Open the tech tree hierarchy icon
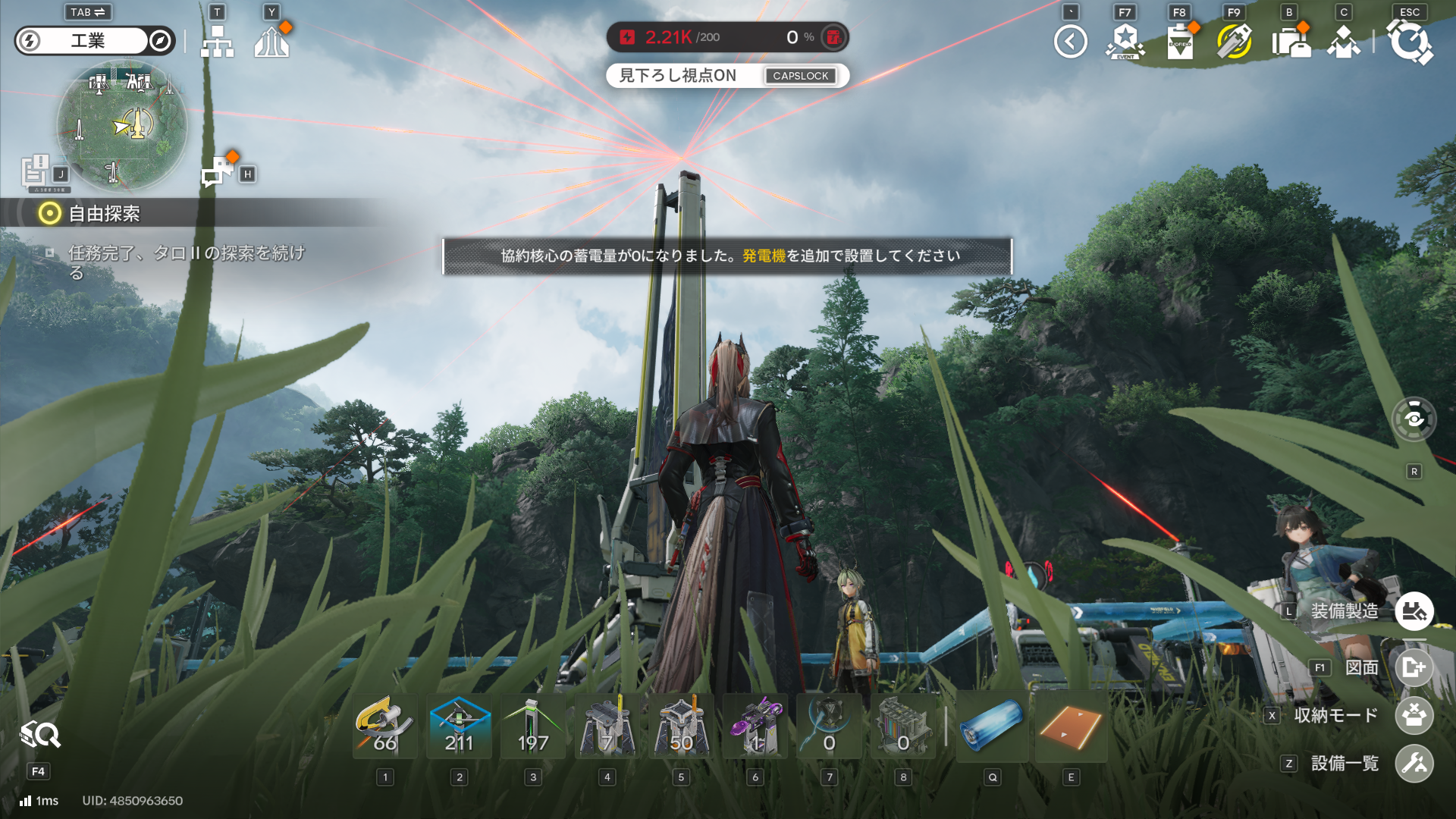1456x819 pixels. click(x=217, y=42)
